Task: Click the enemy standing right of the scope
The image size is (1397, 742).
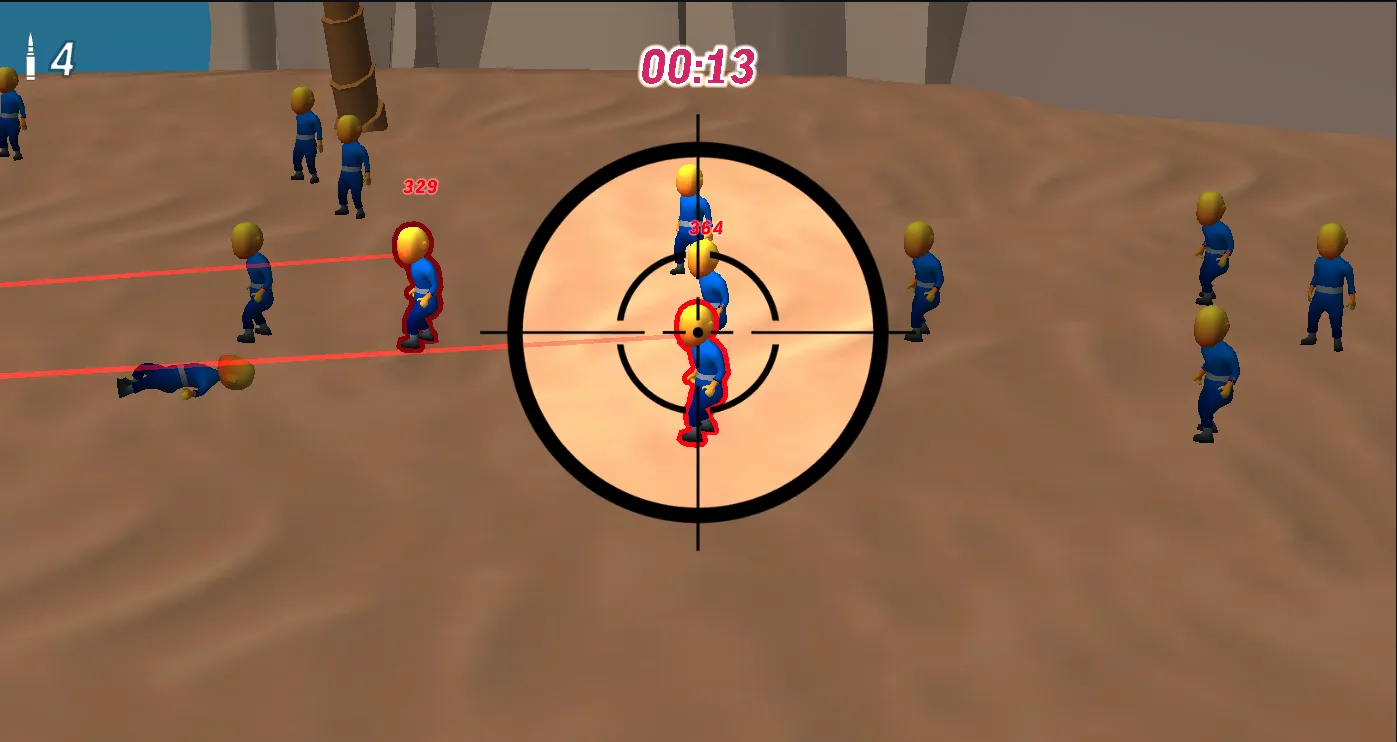Action: 921,280
